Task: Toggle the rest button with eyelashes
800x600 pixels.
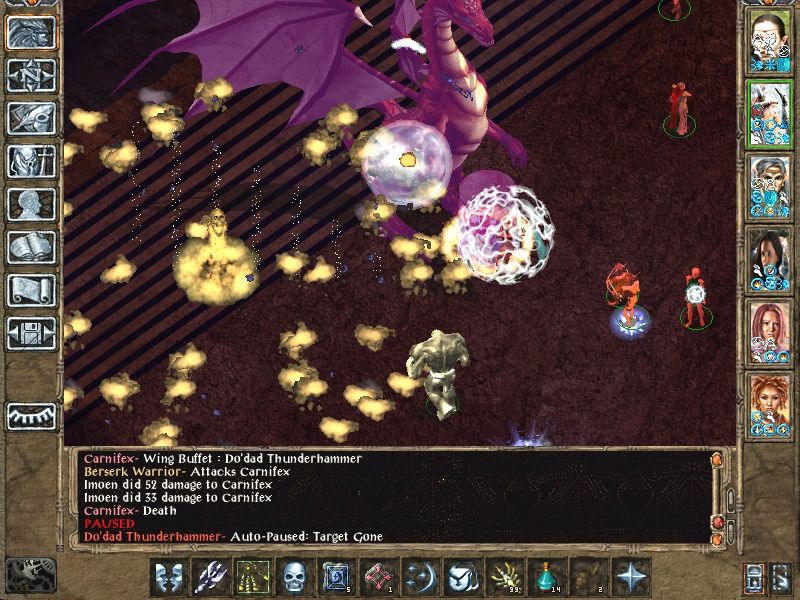Action: [x=30, y=415]
